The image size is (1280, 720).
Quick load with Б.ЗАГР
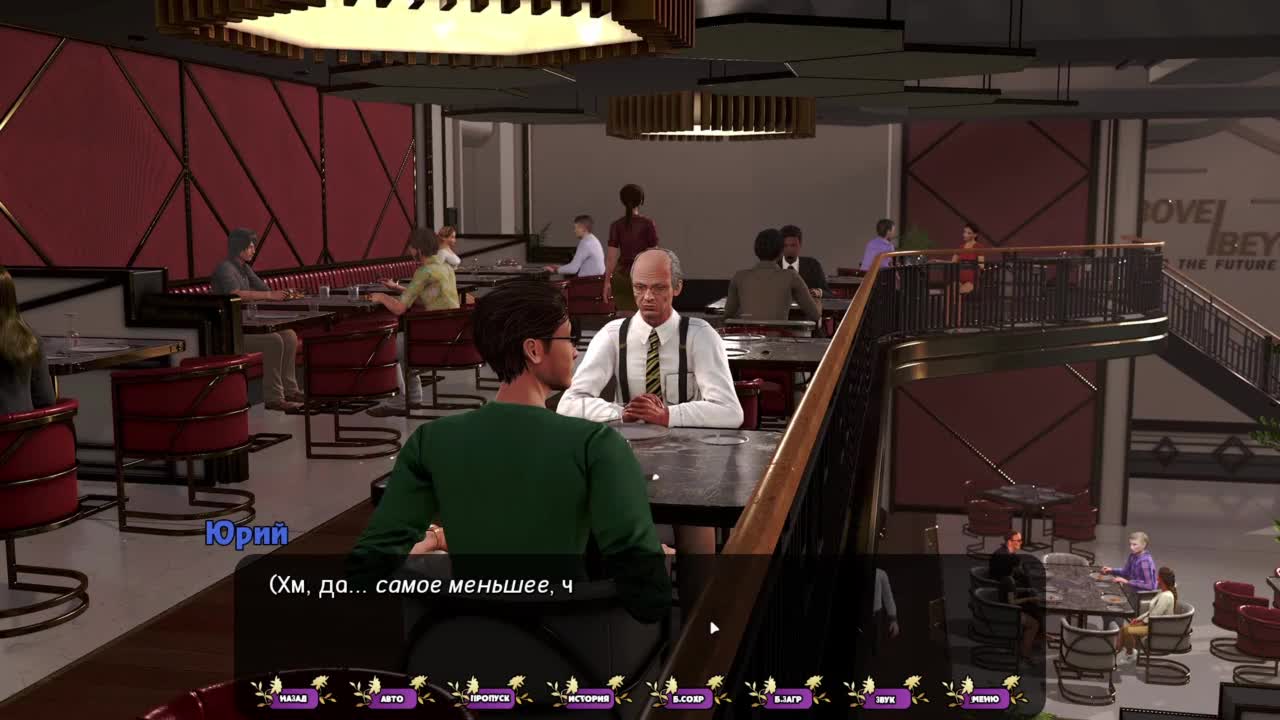pos(787,698)
